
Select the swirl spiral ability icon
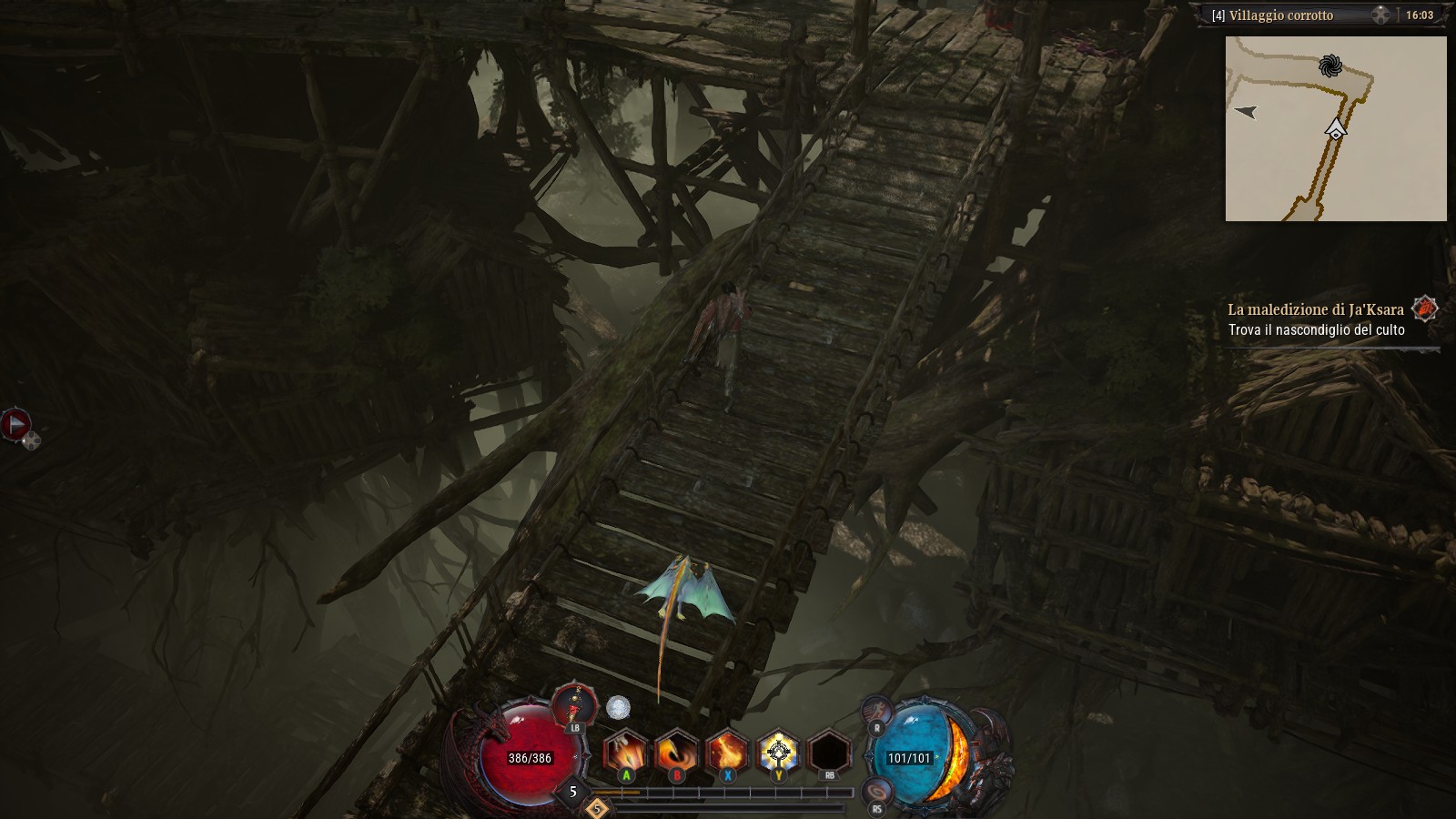pos(877,789)
